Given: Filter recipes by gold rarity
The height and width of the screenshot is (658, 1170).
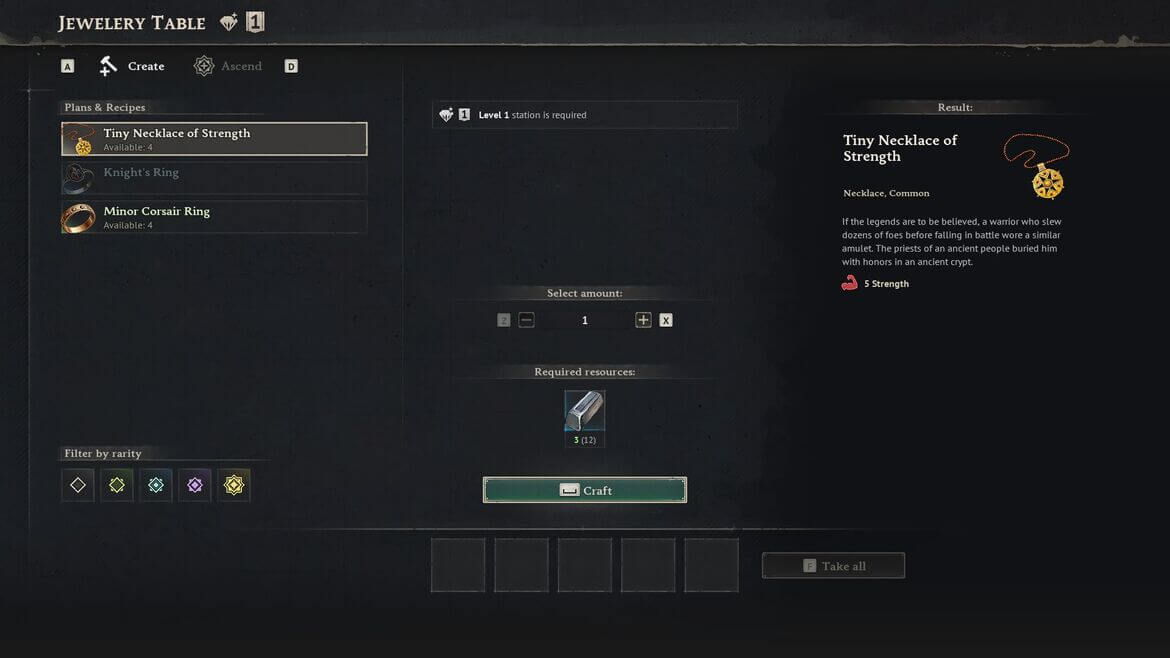Looking at the screenshot, I should click(234, 485).
